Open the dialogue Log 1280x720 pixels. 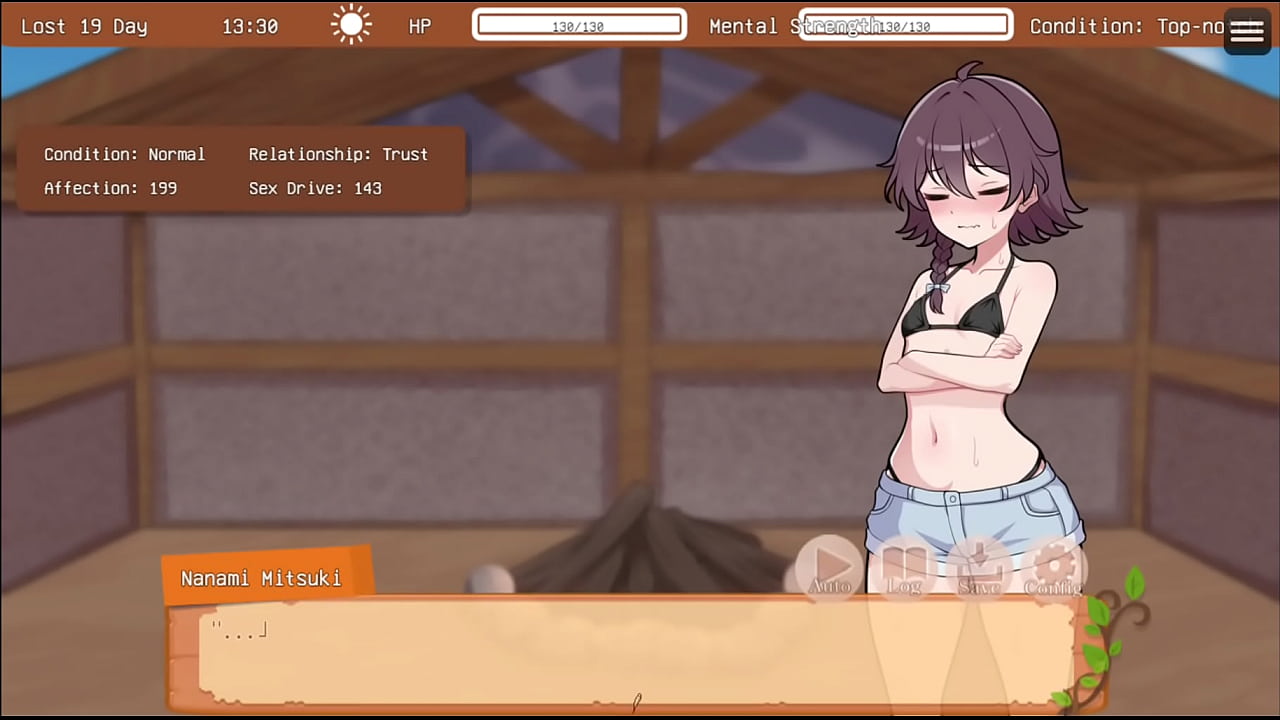(904, 567)
